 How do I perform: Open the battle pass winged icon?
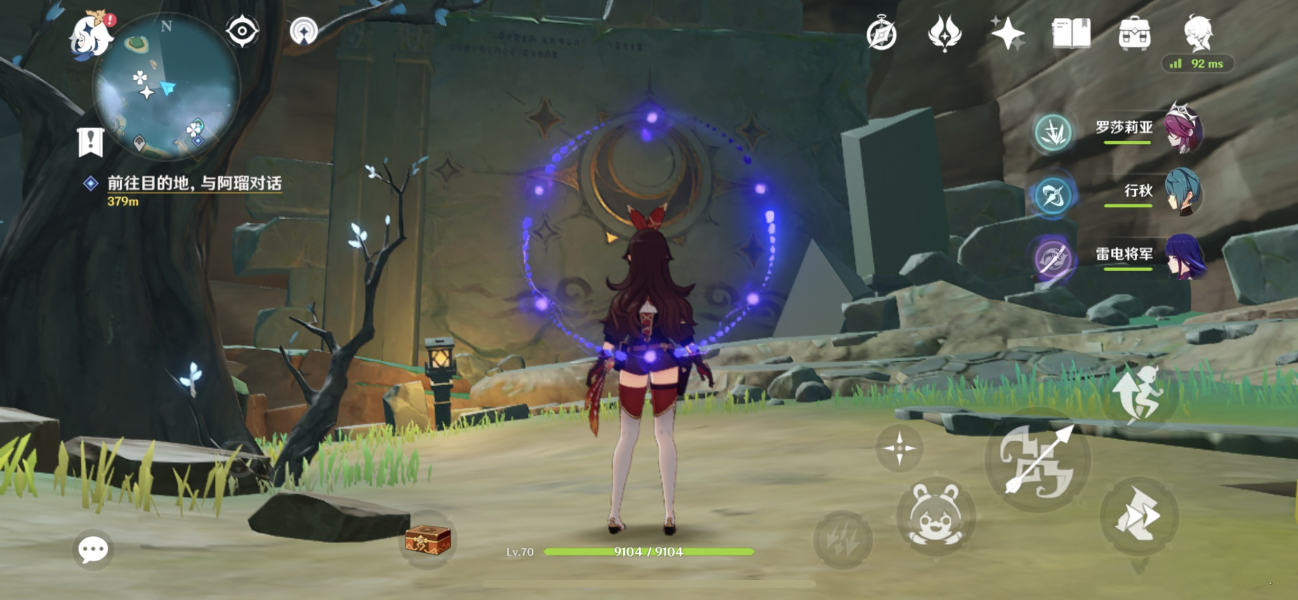pos(944,34)
